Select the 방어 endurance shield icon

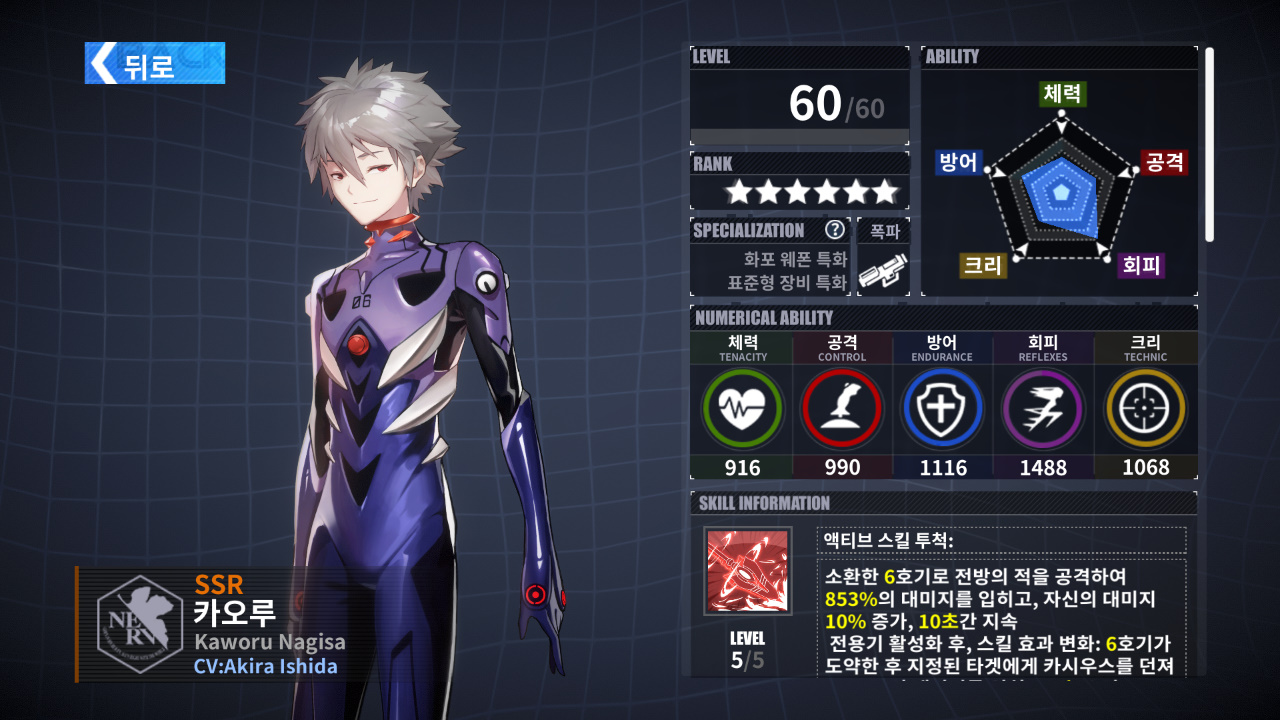(943, 408)
